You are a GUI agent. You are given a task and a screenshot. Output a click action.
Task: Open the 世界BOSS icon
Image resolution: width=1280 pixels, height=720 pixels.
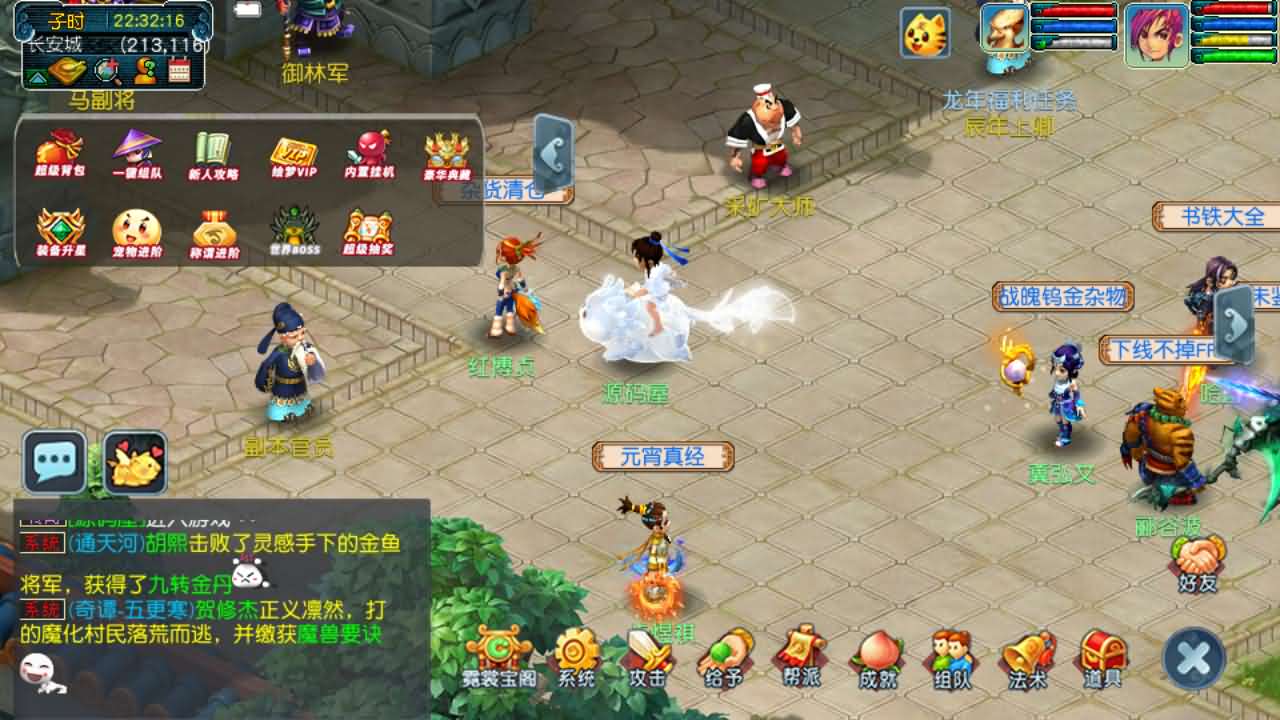pyautogui.click(x=294, y=232)
